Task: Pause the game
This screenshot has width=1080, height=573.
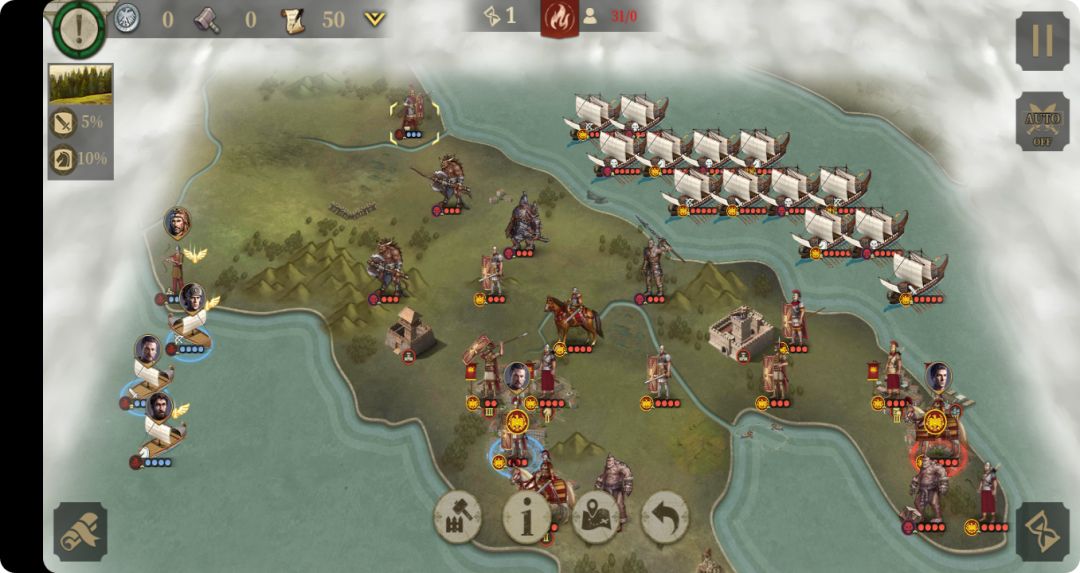Action: (x=1042, y=41)
